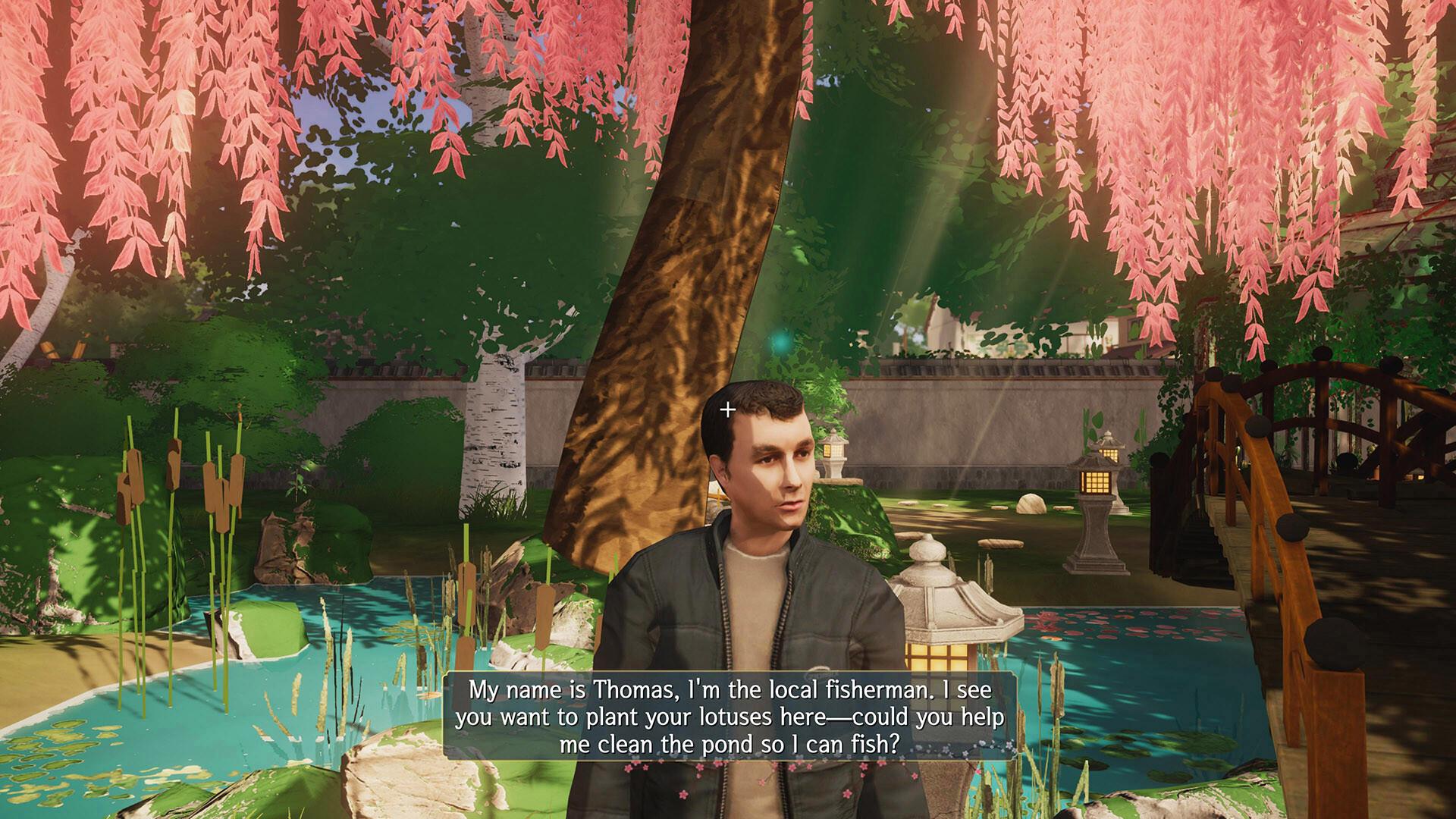Image resolution: width=1456 pixels, height=819 pixels.
Task: Select the large round boulder on the lawn
Action: (1031, 504)
